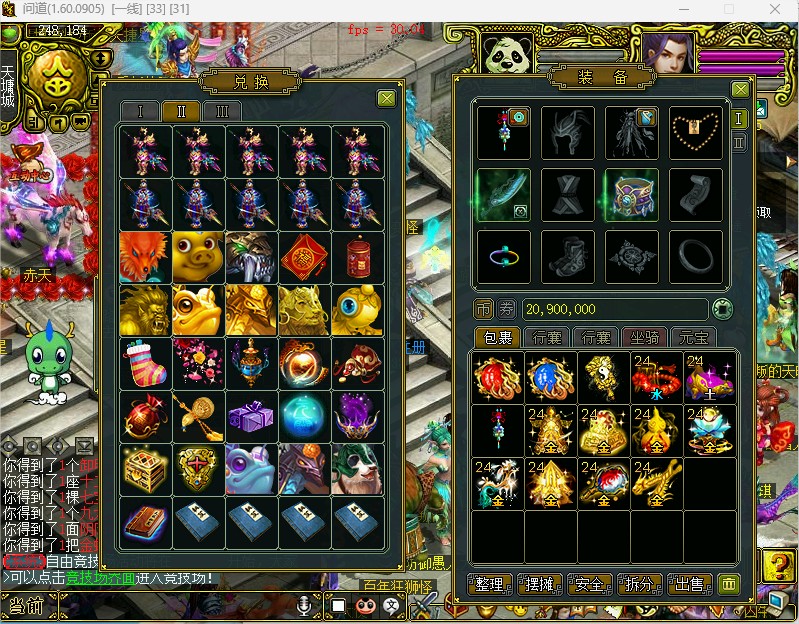Viewport: 799px width, 624px height.
Task: Switch to the 元宝 ingot tab
Action: click(x=695, y=337)
